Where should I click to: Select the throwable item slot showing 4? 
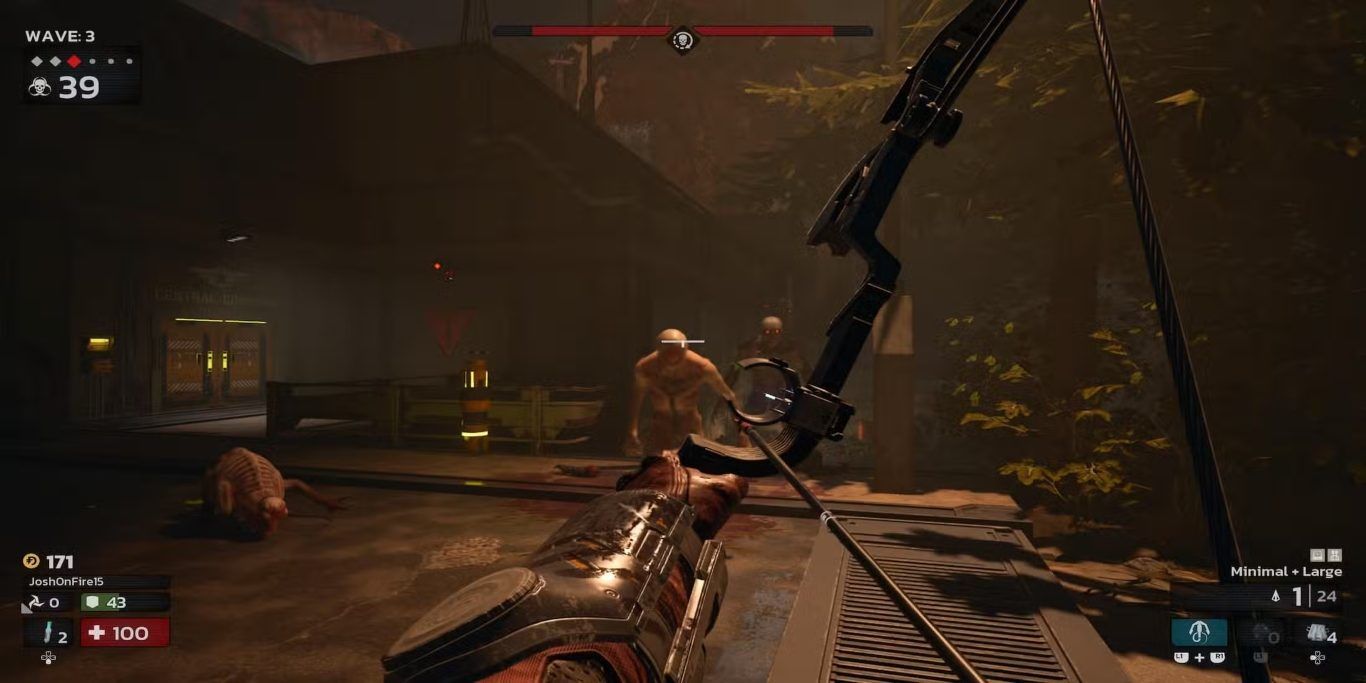(x=1318, y=633)
